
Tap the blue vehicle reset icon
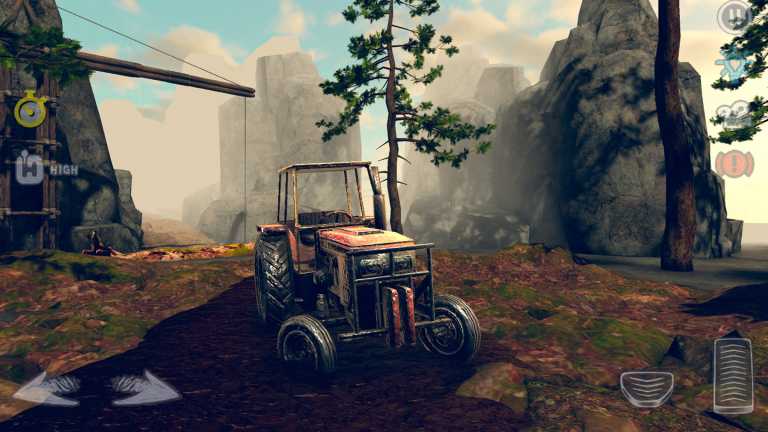click(x=734, y=65)
